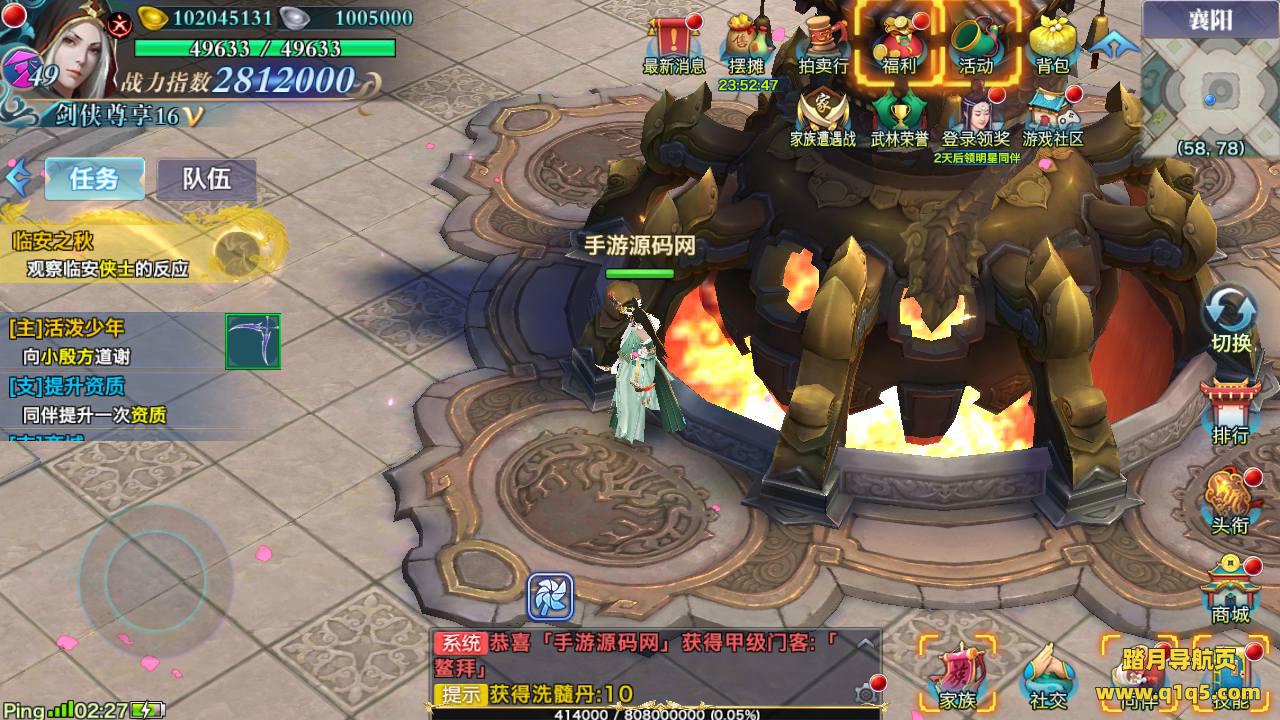Enter the 家族遭遇战 family battle
The width and height of the screenshot is (1280, 720).
point(823,117)
